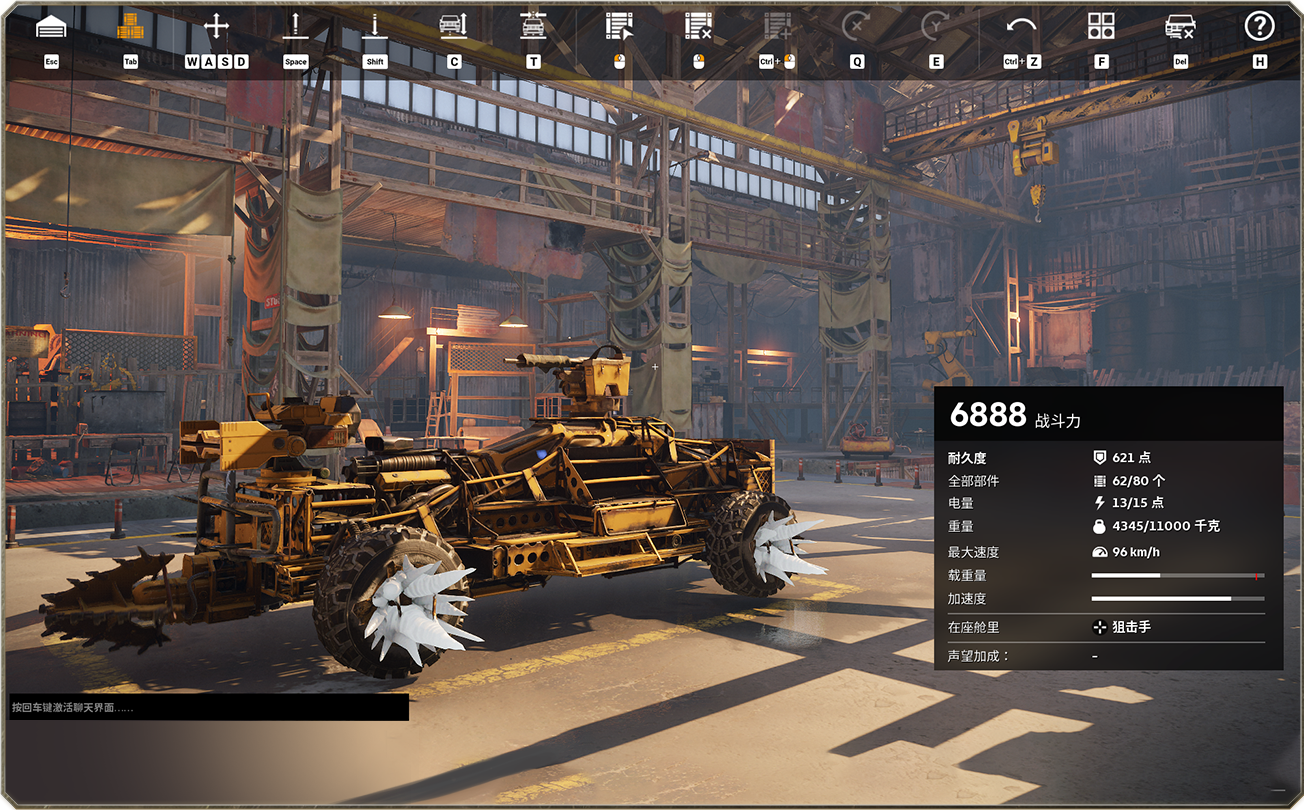Click the raise-part up arrow icon

tap(295, 27)
